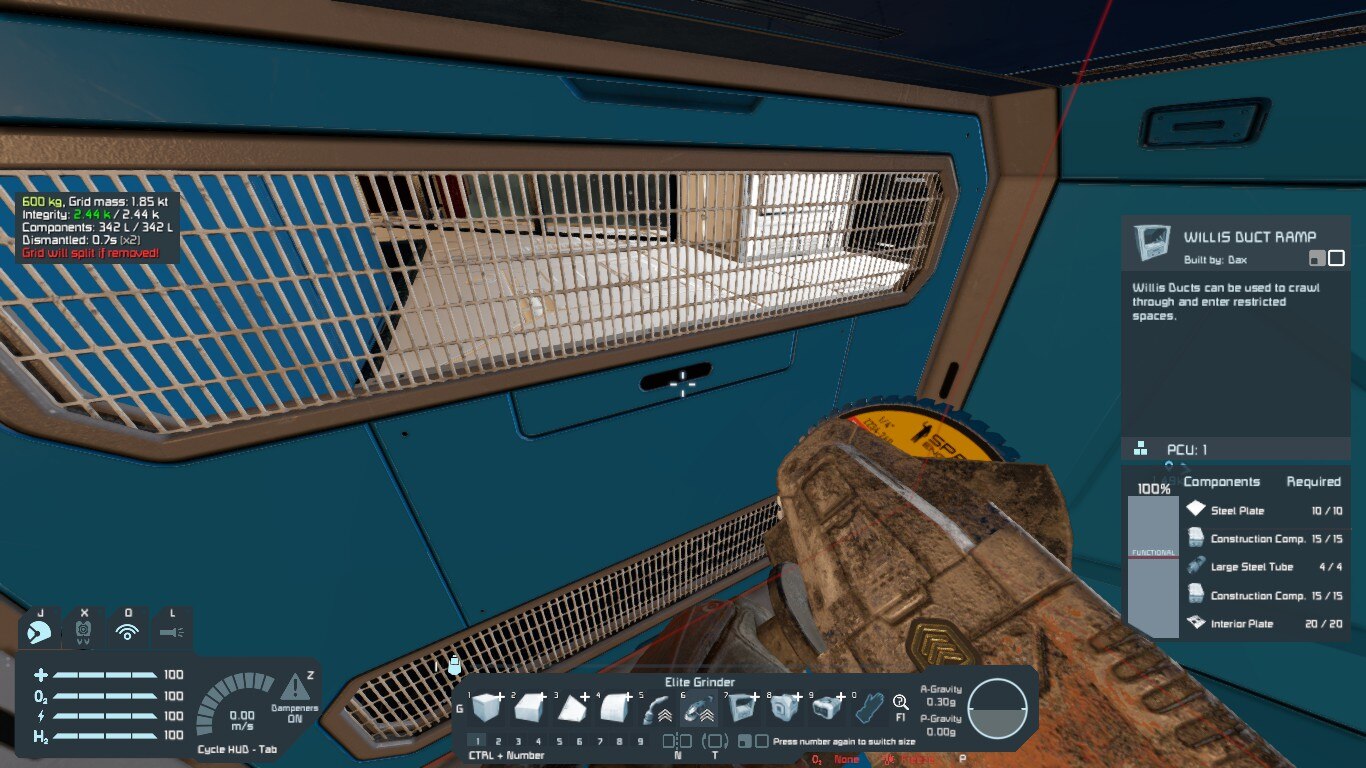Select the cube armor block in slot 1

(486, 709)
